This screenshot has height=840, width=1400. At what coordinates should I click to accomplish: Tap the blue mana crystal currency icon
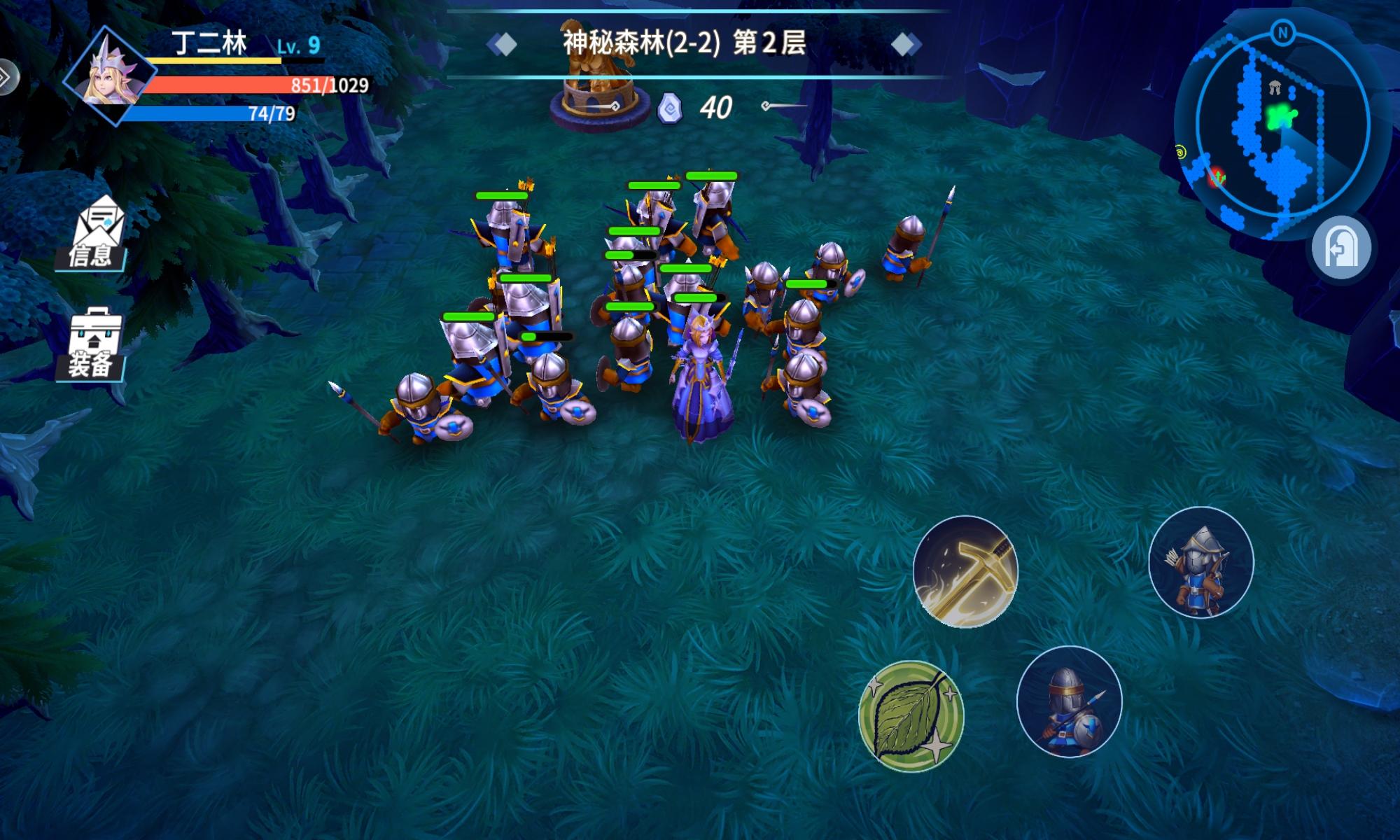click(x=671, y=106)
